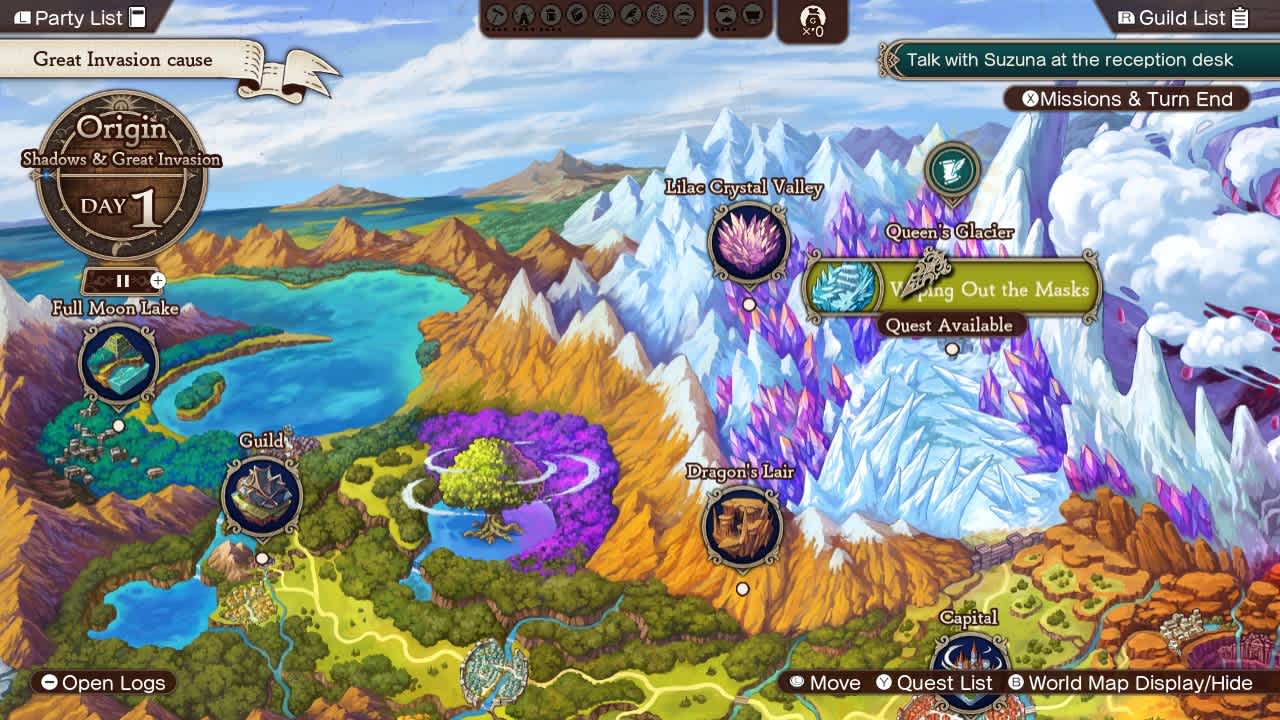The image size is (1280, 720).
Task: Open the Guild location icon on the map
Action: tap(262, 493)
